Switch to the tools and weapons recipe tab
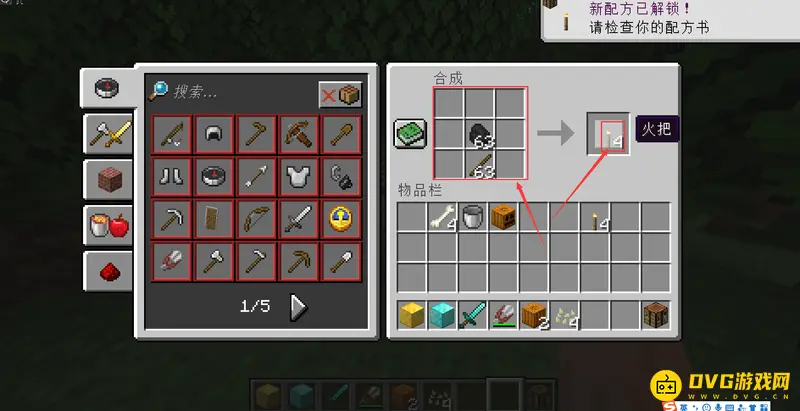The width and height of the screenshot is (800, 411). pyautogui.click(x=107, y=133)
